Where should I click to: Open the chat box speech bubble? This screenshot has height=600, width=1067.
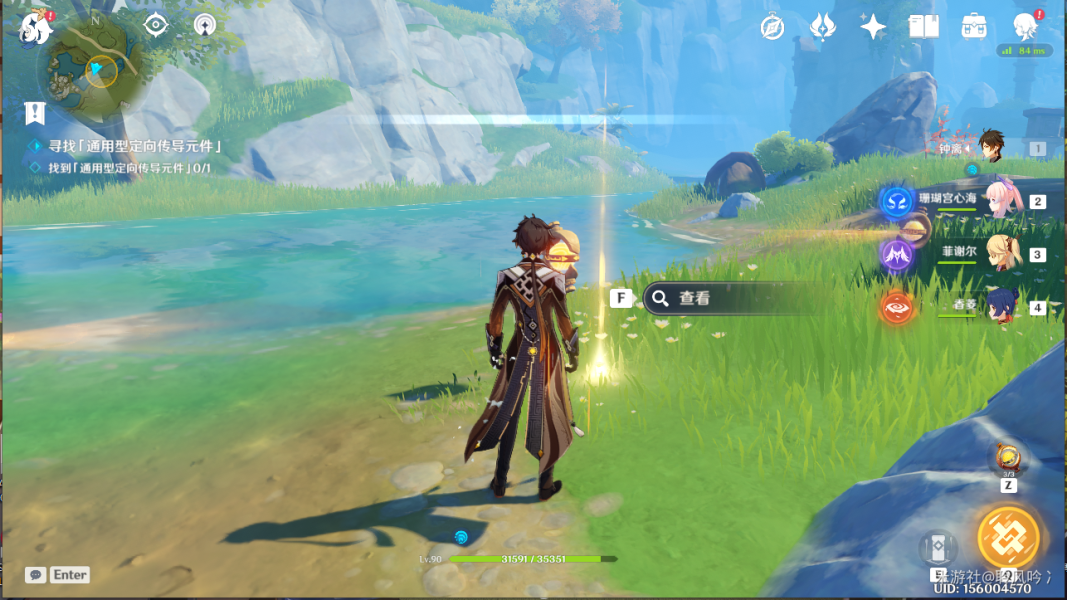36,575
